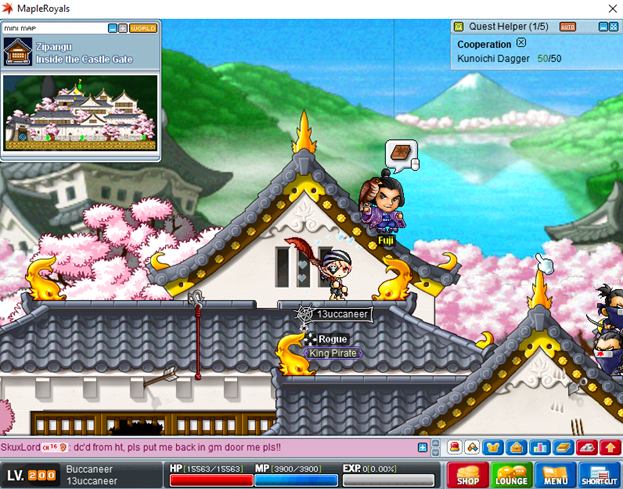Expand the chat window with the plus button
623x489 pixels.
tap(422, 447)
